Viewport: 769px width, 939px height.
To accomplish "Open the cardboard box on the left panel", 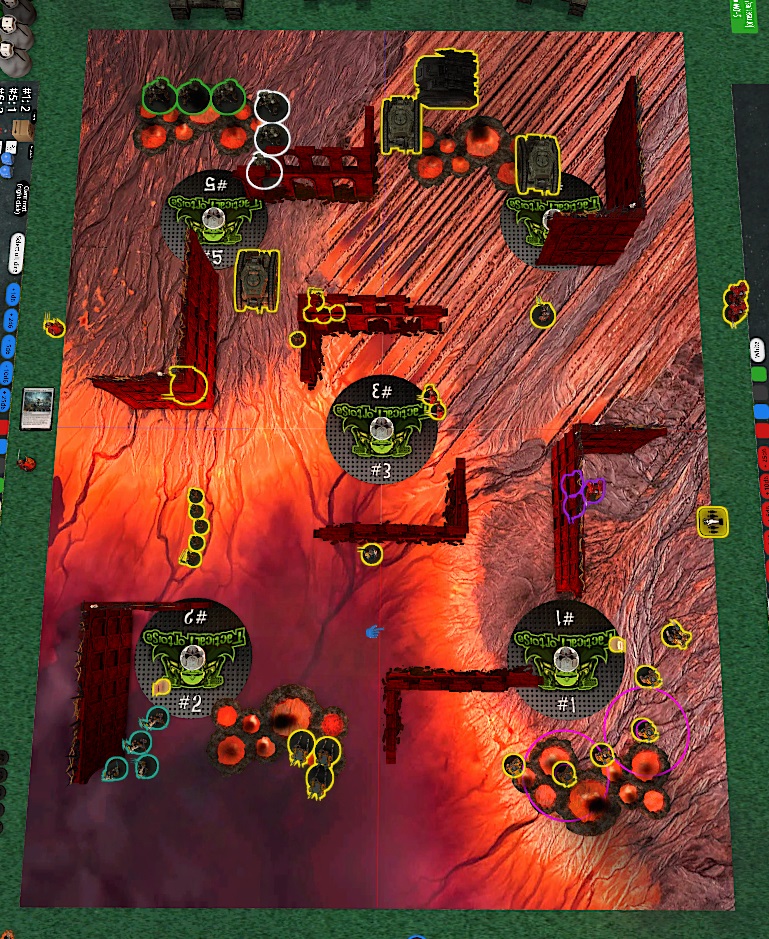I will [x=19, y=131].
